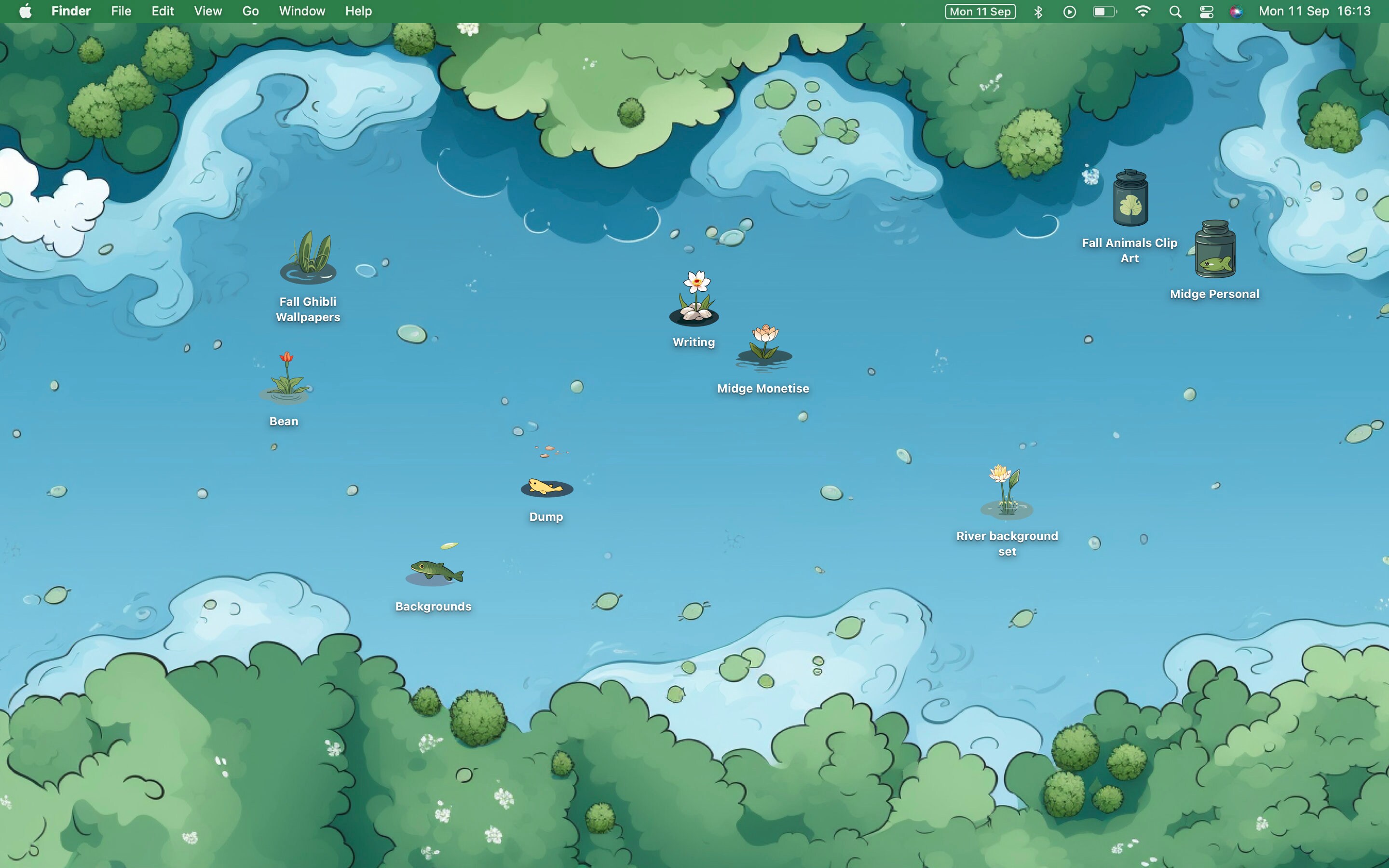Toggle Bluetooth from the menu bar
The width and height of the screenshot is (1389, 868).
coord(1038,11)
